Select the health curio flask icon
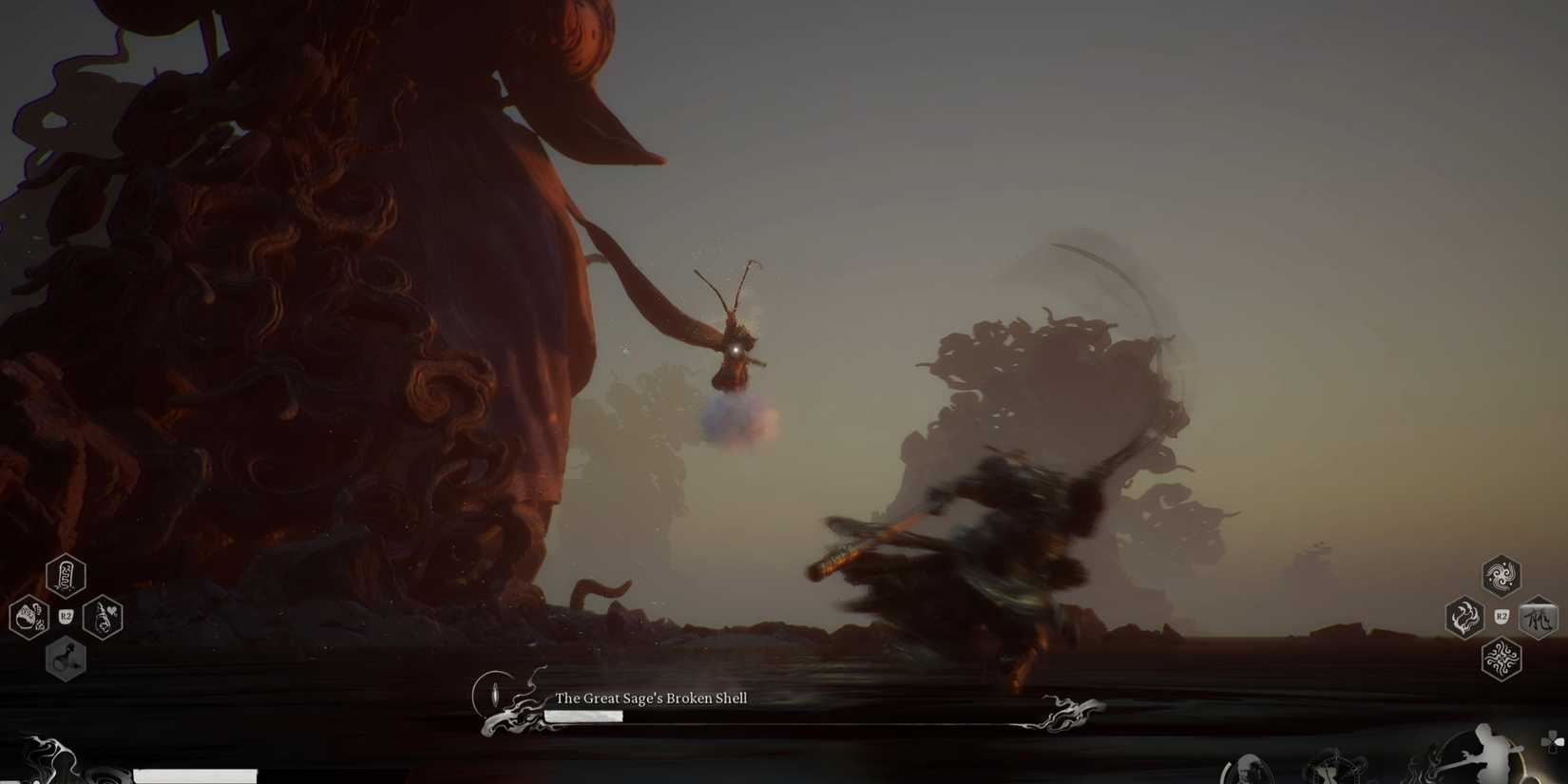 (x=104, y=618)
